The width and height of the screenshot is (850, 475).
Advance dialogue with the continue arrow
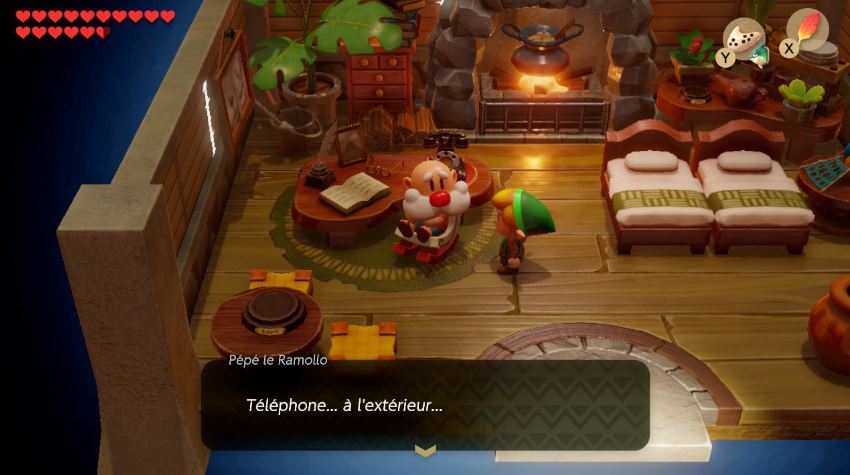pos(425,451)
